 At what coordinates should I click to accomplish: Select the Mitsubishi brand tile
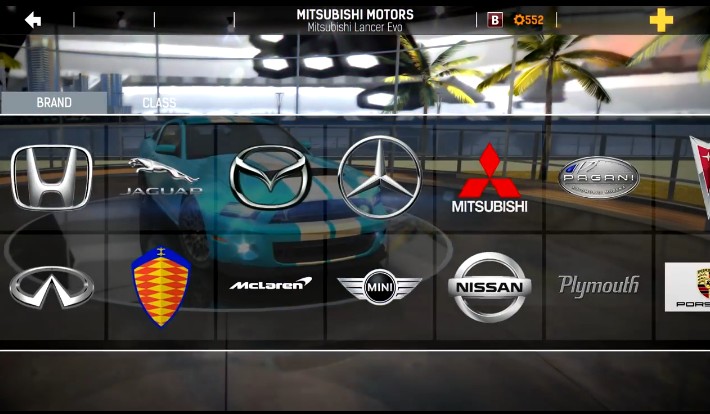click(x=489, y=178)
